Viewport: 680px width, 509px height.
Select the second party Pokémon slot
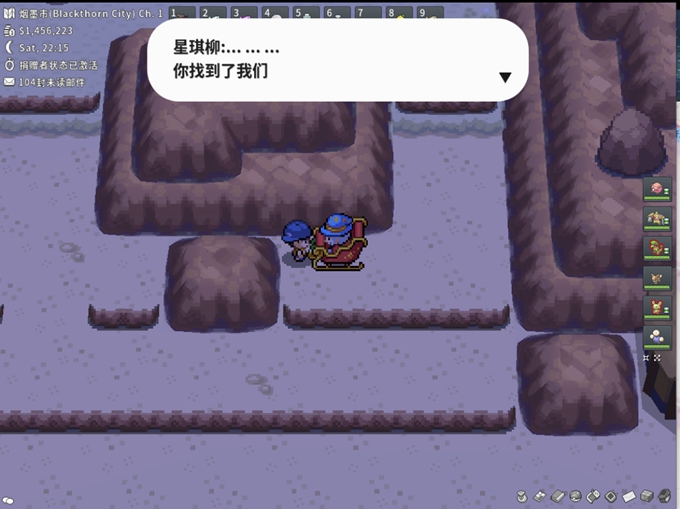(657, 218)
